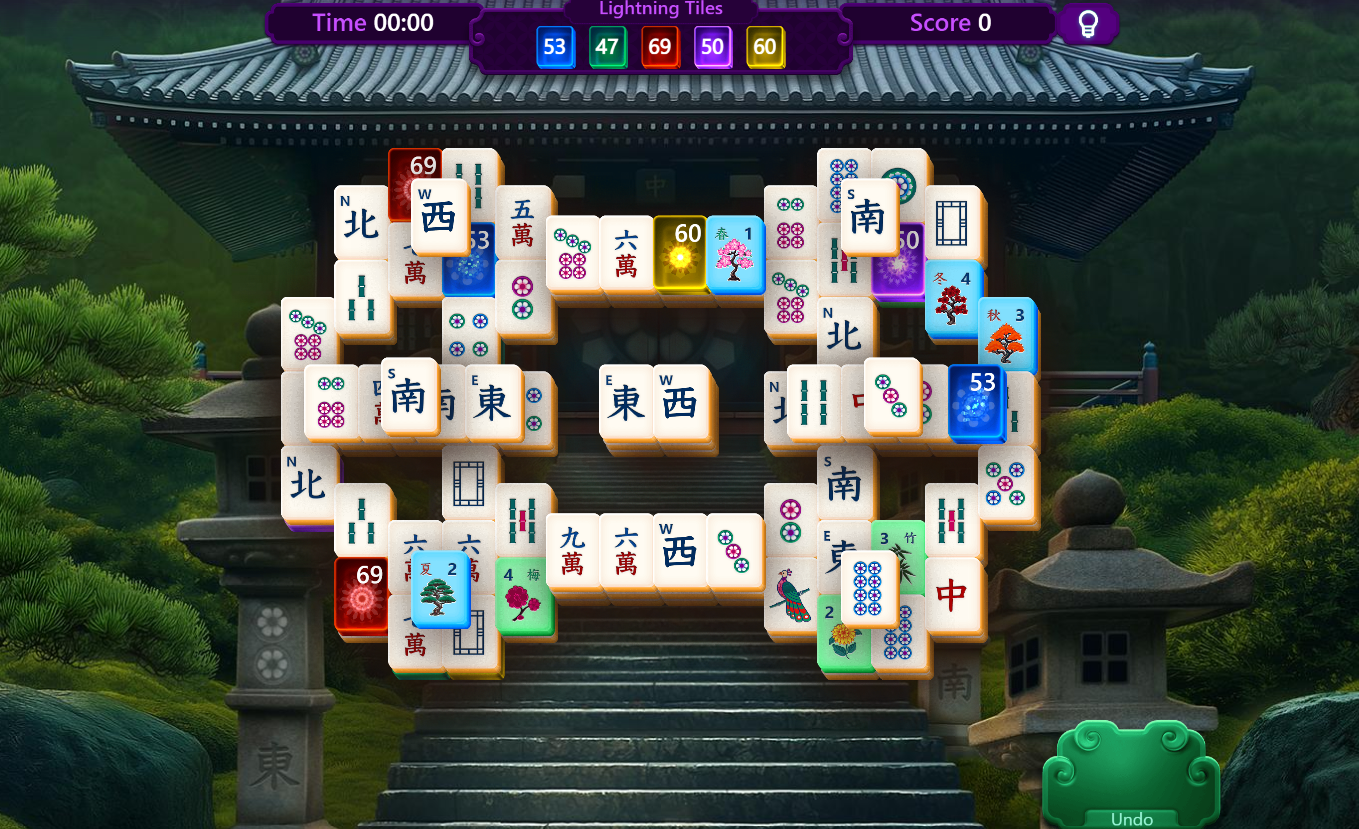Click the Score display
The height and width of the screenshot is (829, 1359).
948,23
